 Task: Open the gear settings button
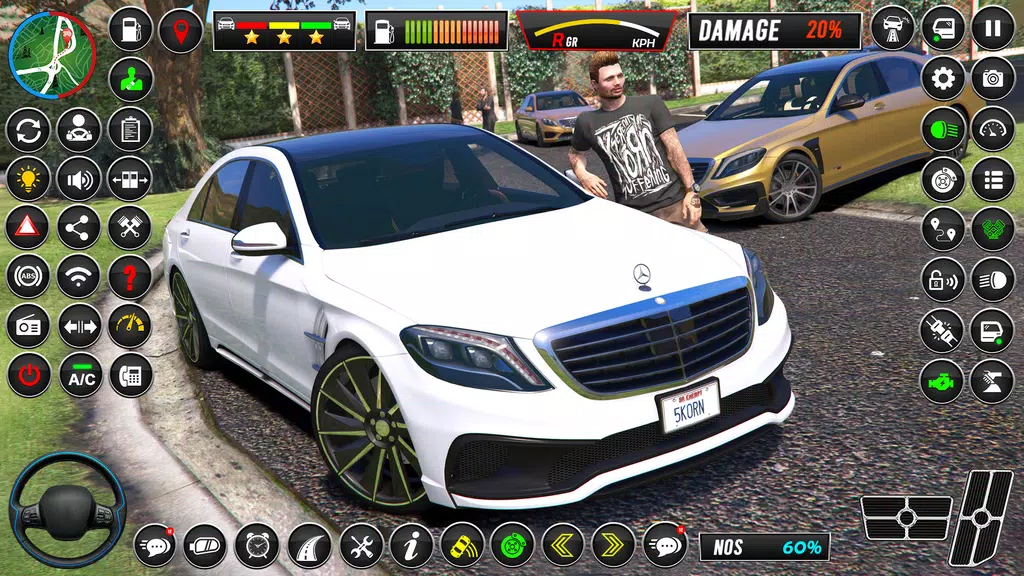pyautogui.click(x=942, y=78)
